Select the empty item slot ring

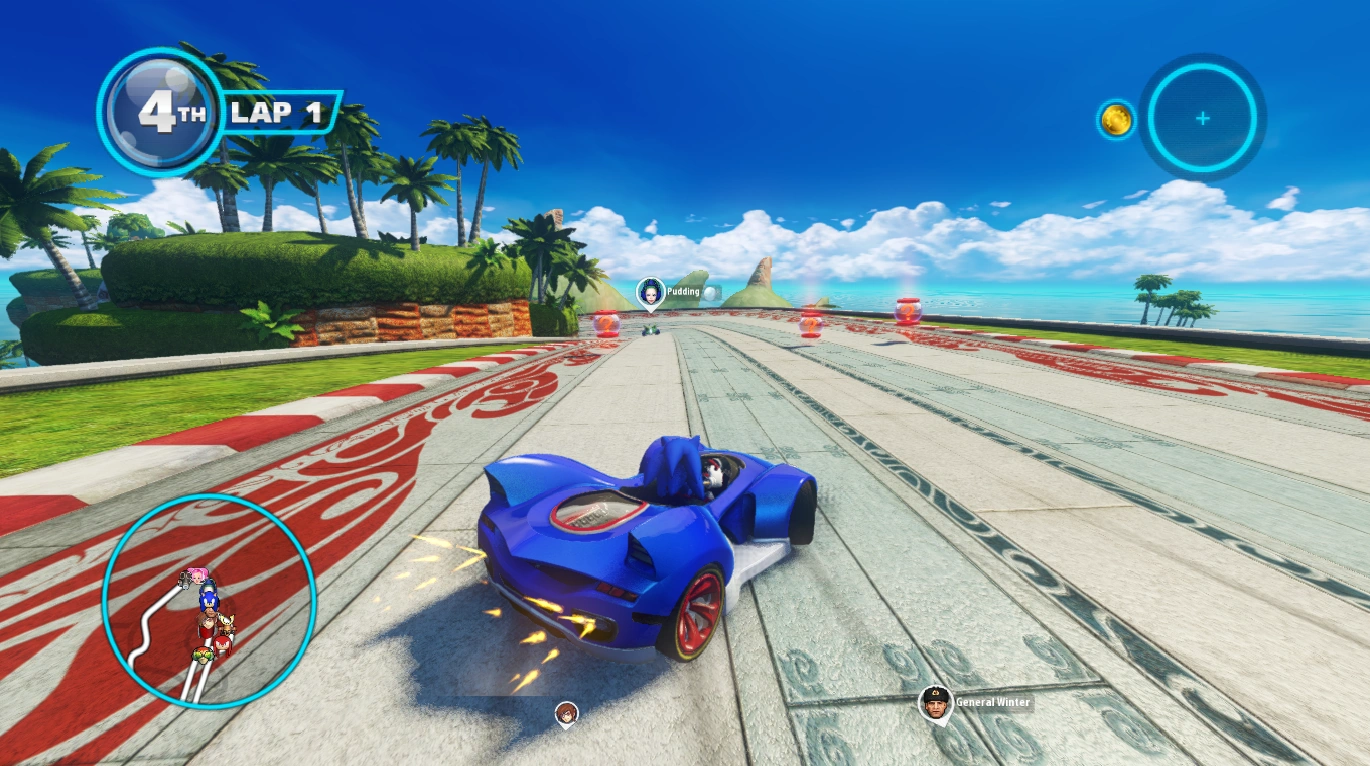tap(1202, 118)
